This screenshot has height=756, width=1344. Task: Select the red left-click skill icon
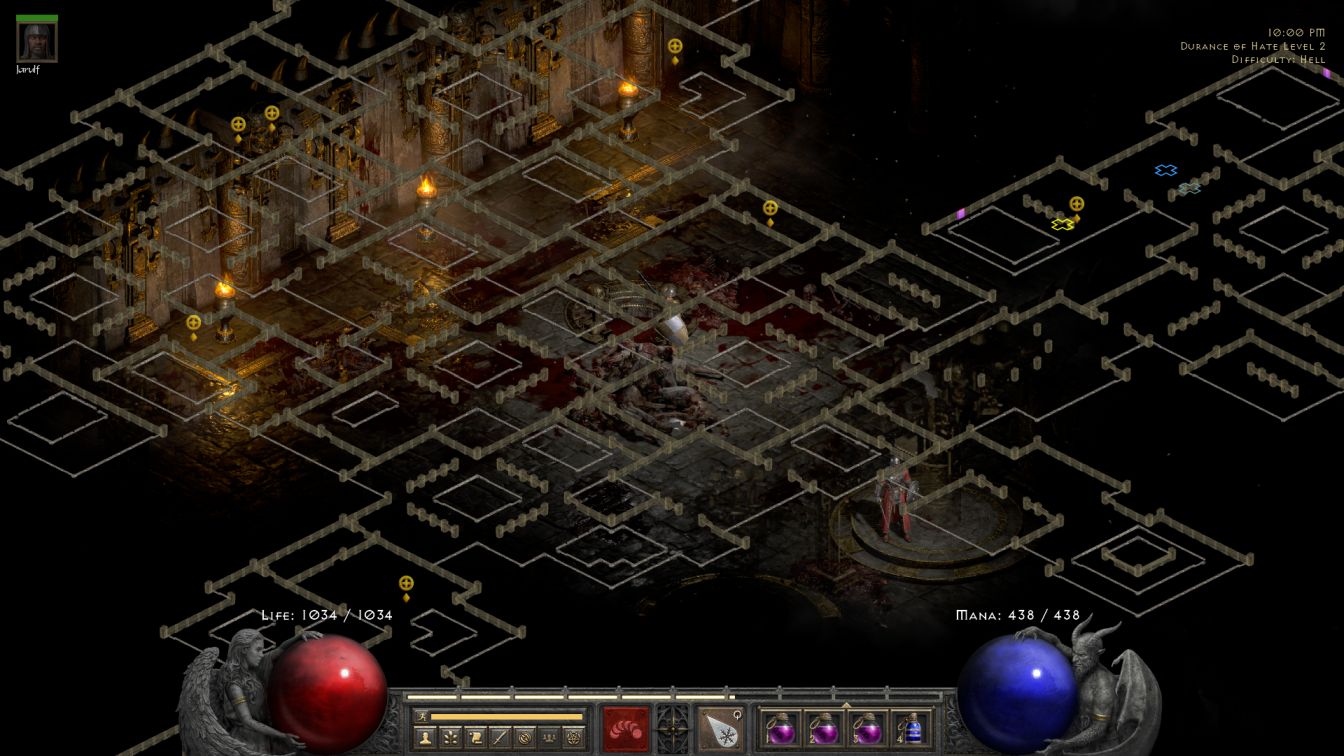(626, 728)
